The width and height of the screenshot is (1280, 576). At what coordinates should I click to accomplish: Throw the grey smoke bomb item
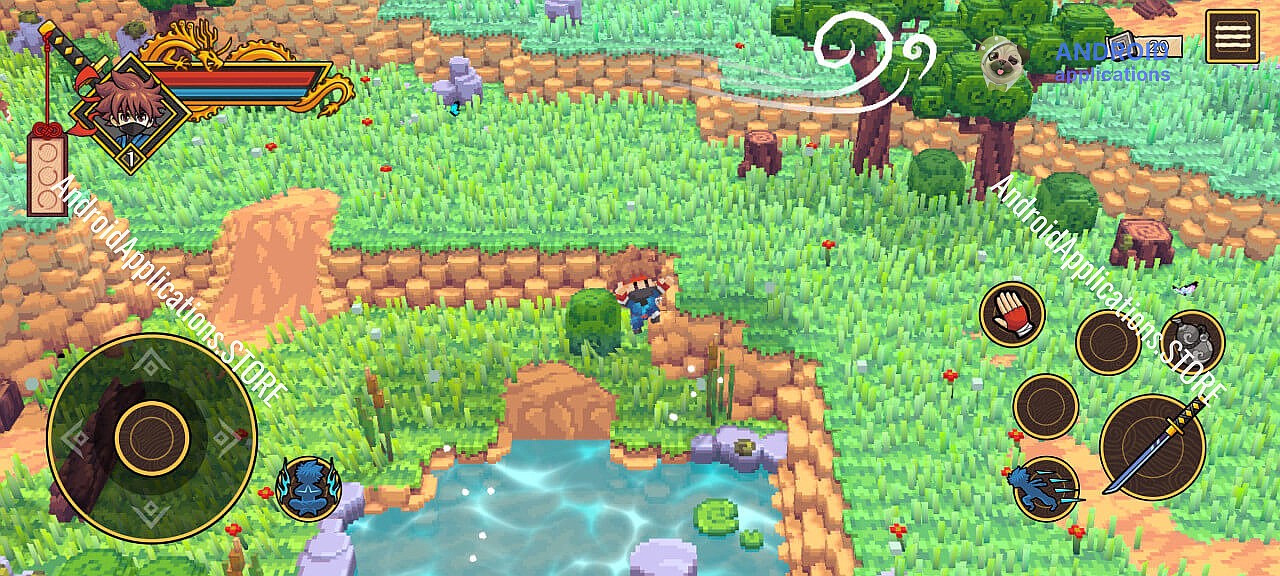coord(1192,342)
